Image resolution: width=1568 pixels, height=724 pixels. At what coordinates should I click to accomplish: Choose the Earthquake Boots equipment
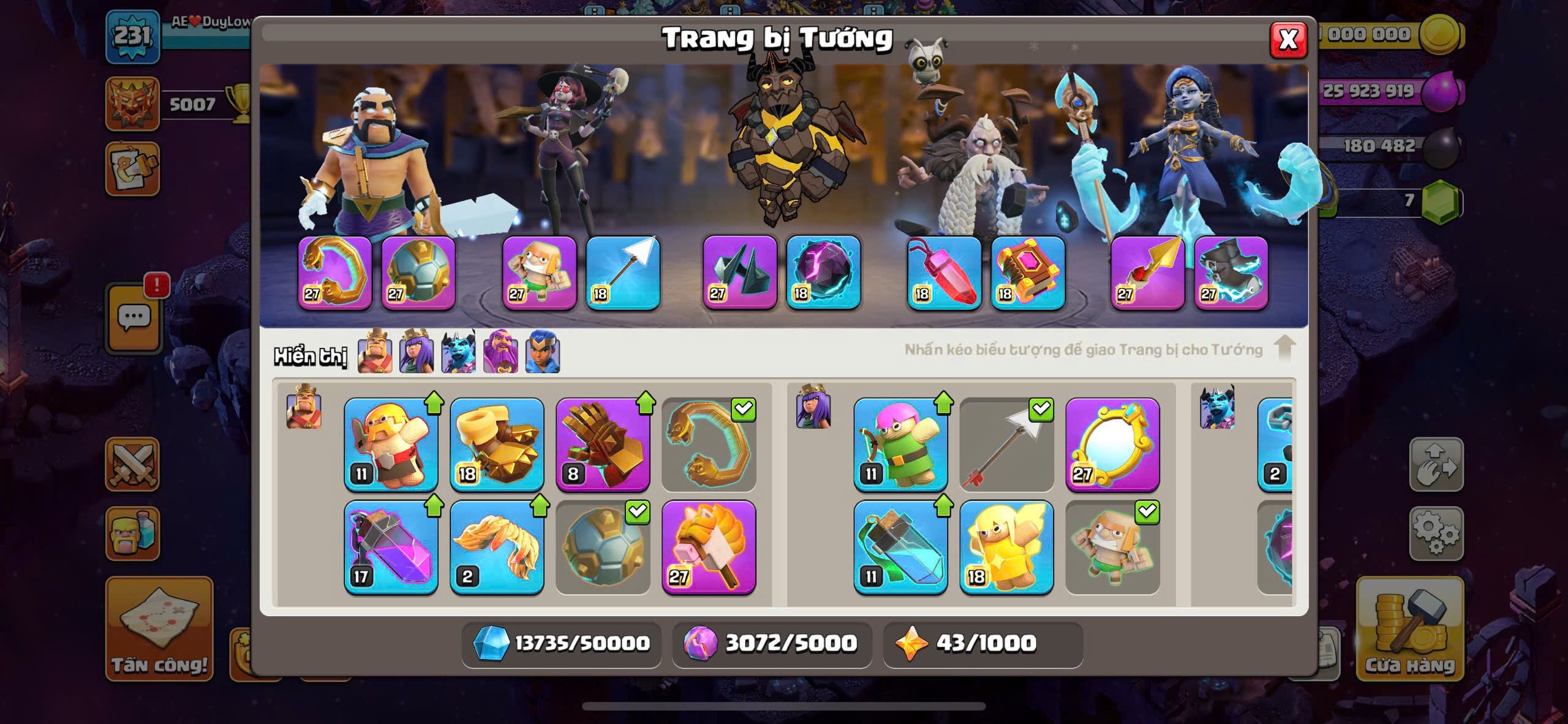(497, 445)
